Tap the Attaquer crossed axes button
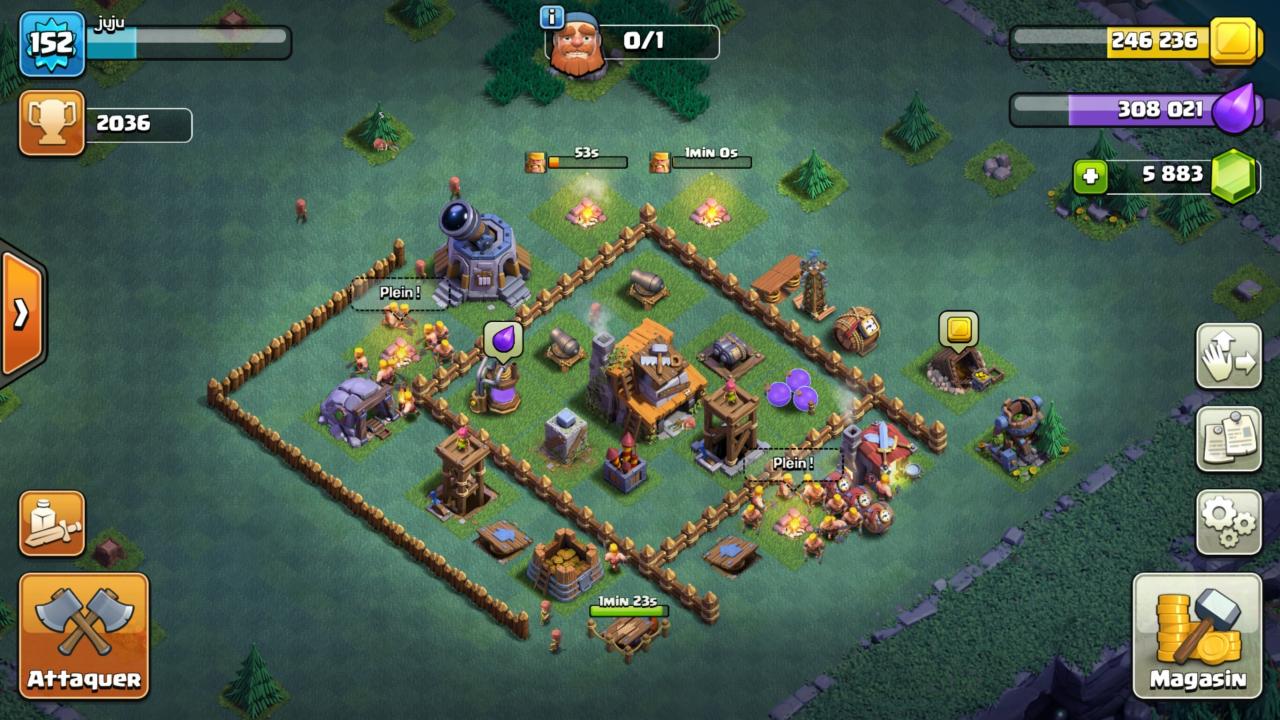Screen dimensions: 1280x720 (84, 635)
